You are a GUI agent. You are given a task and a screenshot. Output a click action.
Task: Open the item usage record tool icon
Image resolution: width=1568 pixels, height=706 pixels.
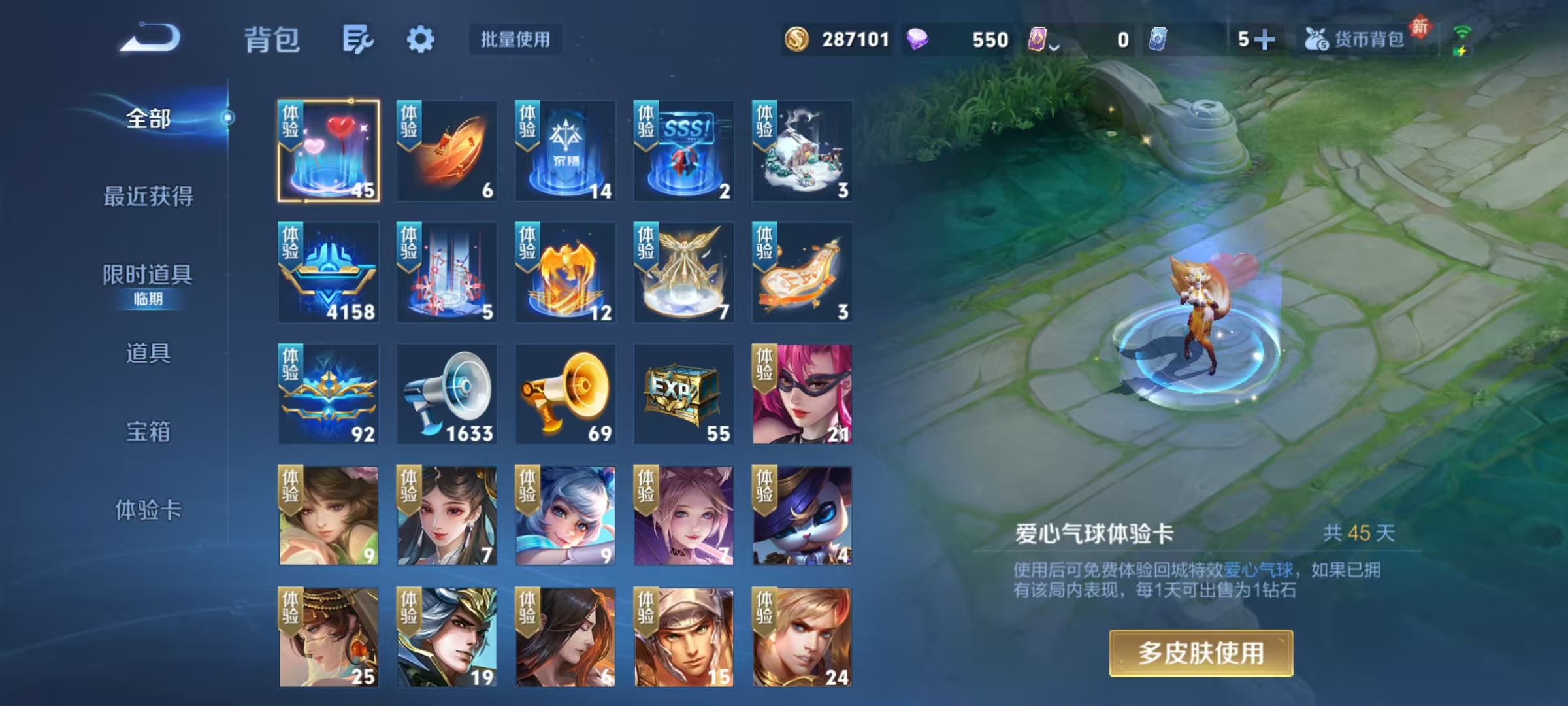click(358, 41)
